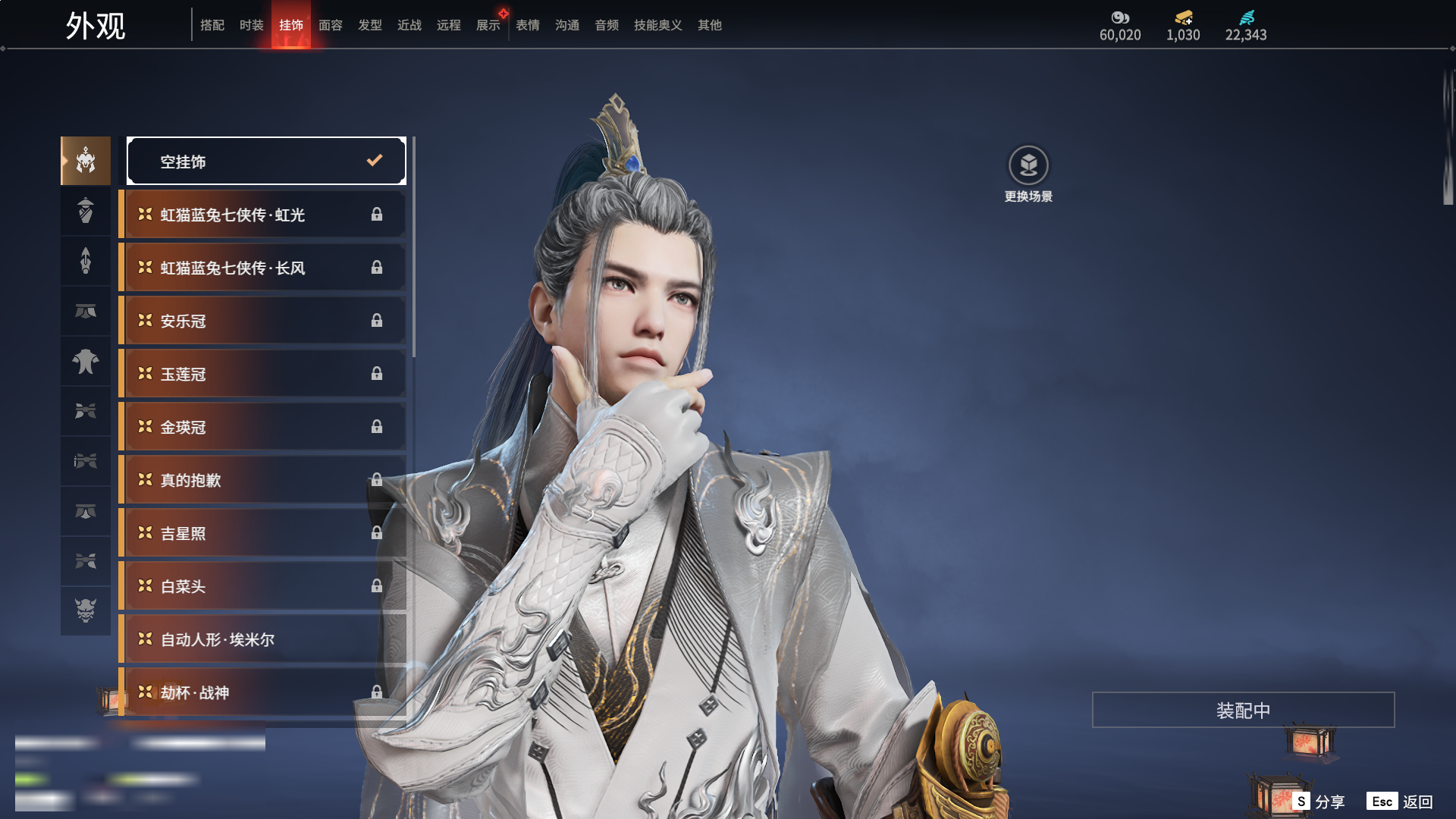Select the 玉莲冠 accessory
This screenshot has height=819, width=1456.
(x=262, y=374)
